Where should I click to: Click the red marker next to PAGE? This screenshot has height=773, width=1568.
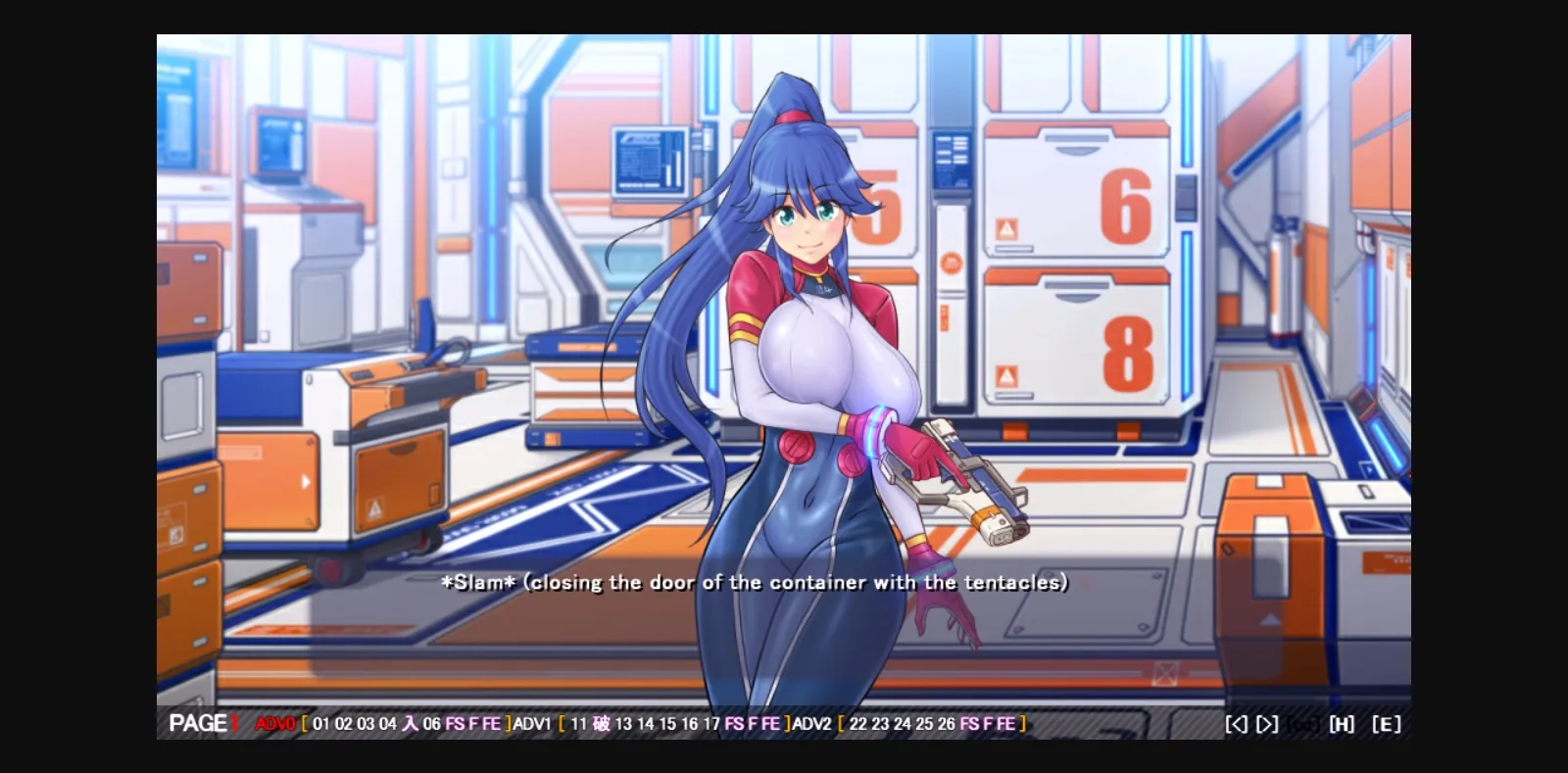click(235, 723)
